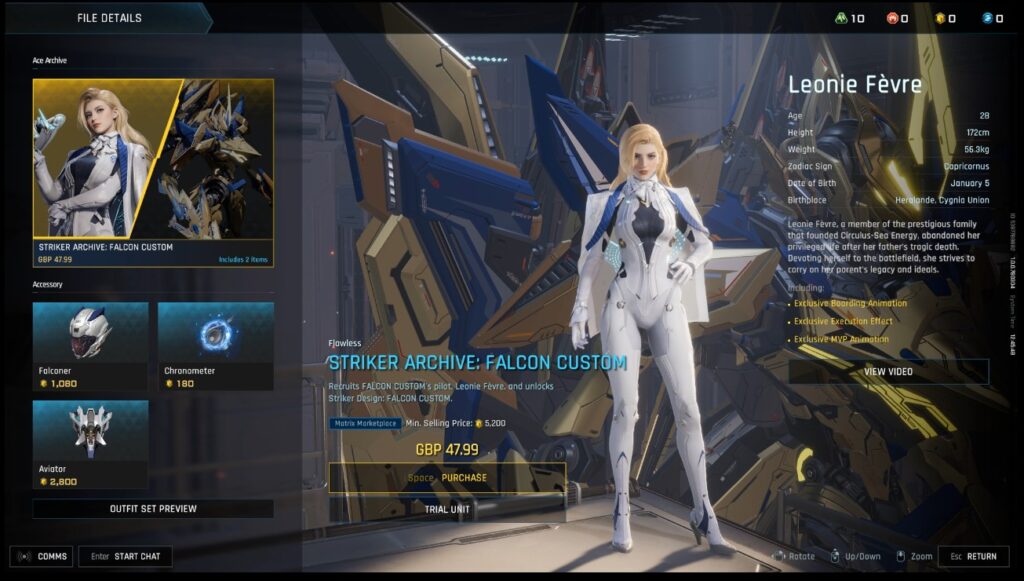Choose the Aviator accessory item
This screenshot has width=1024, height=581.
click(90, 445)
